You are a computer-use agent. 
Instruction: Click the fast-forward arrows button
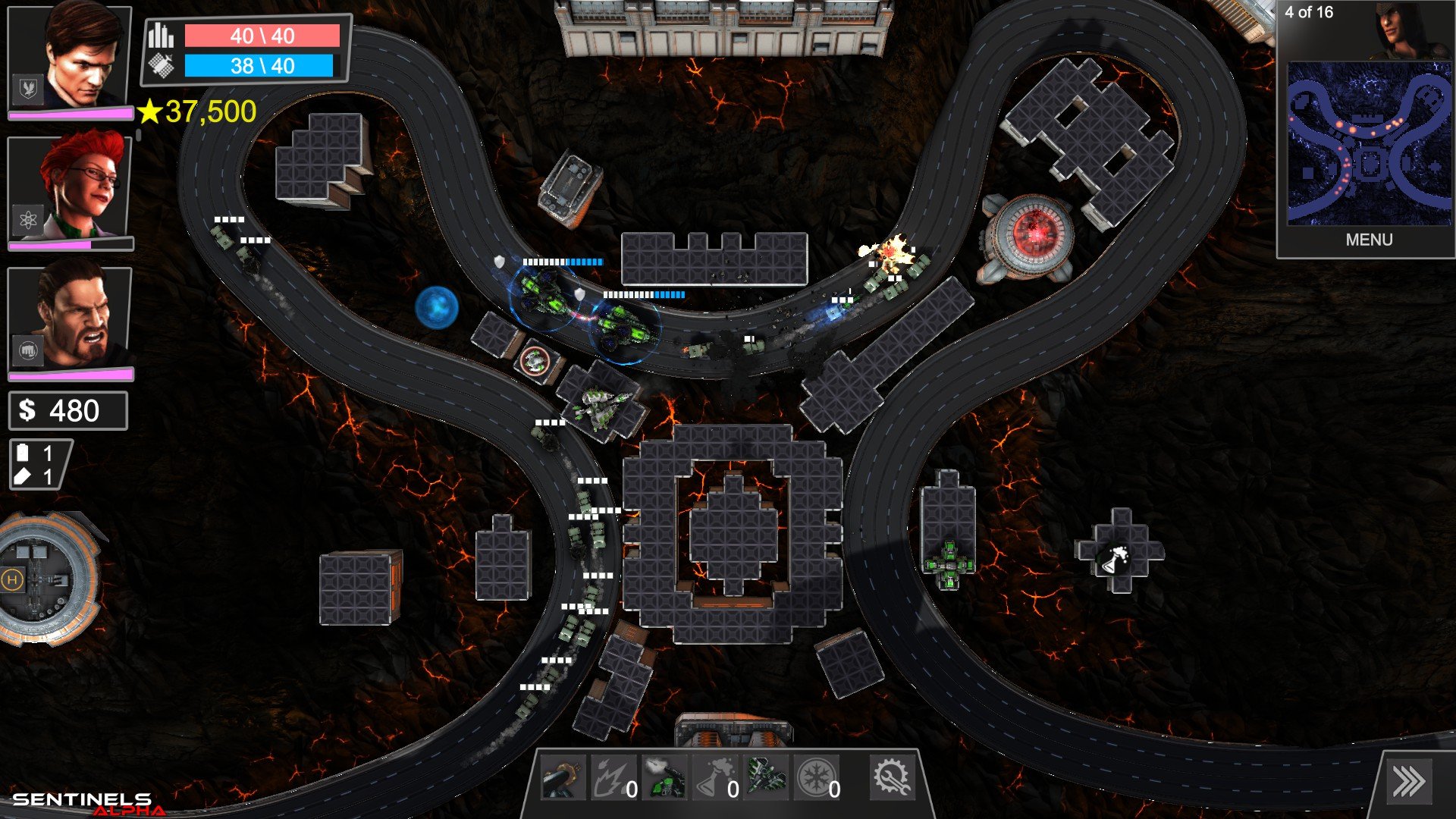(x=1408, y=782)
